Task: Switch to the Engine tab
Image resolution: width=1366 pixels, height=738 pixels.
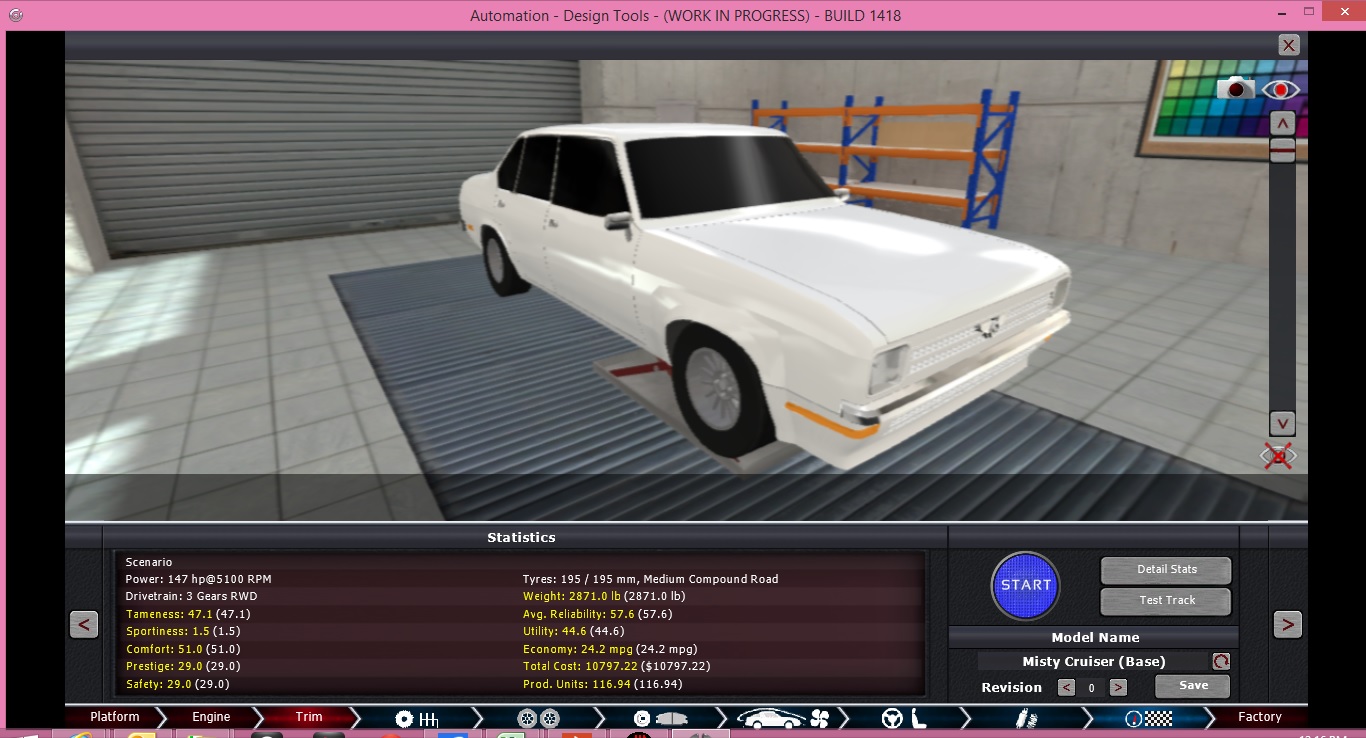Action: pos(209,716)
